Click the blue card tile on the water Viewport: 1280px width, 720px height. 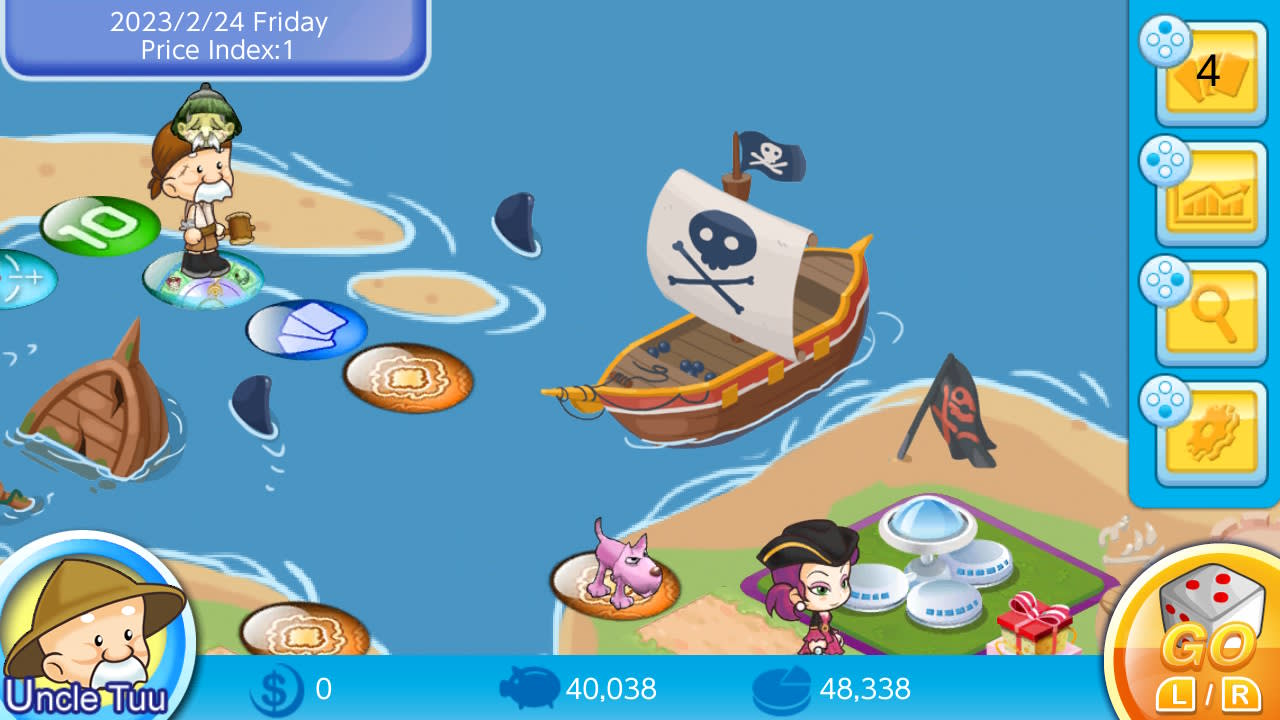tap(305, 330)
